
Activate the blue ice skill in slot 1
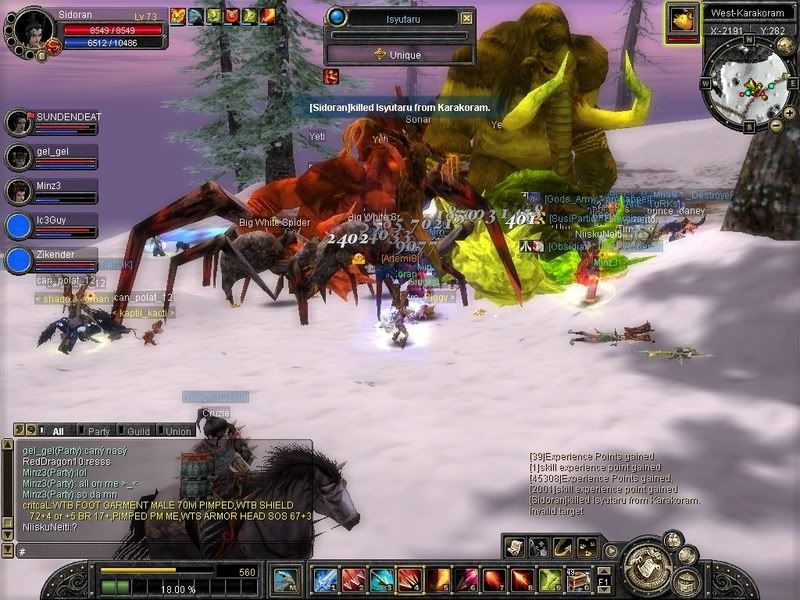pos(324,580)
